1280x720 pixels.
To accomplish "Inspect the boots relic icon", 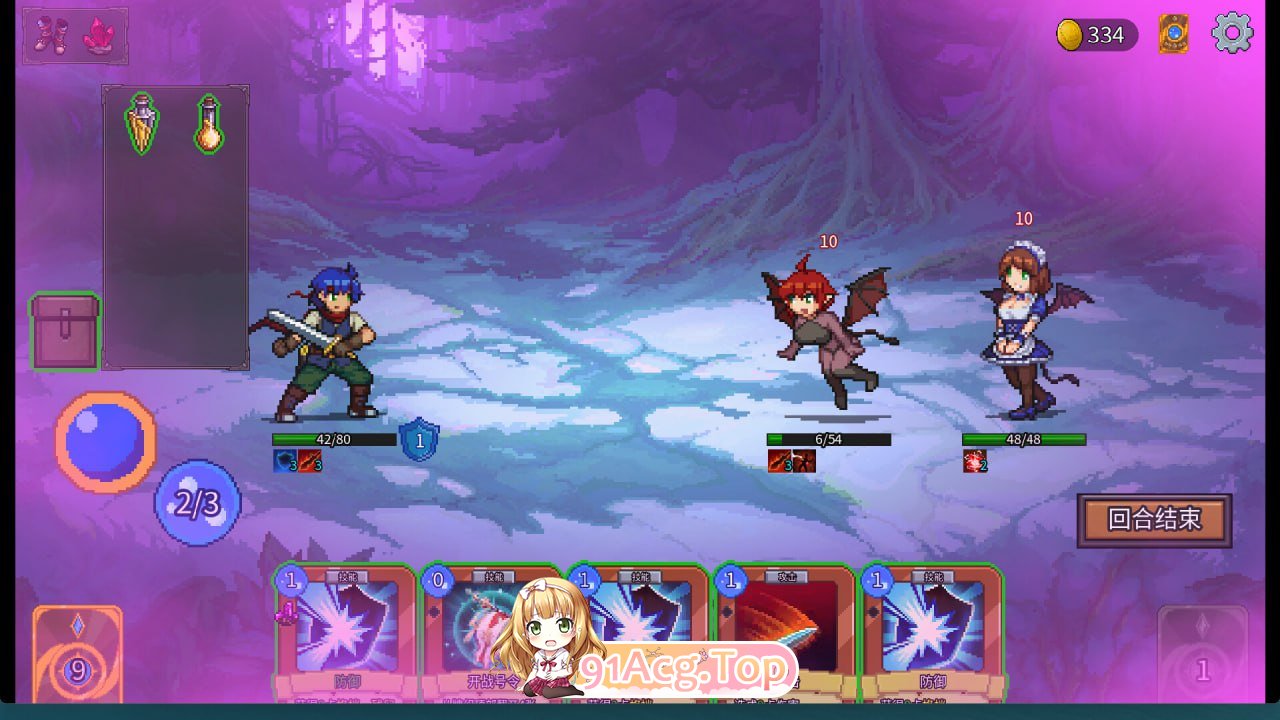I will point(49,35).
